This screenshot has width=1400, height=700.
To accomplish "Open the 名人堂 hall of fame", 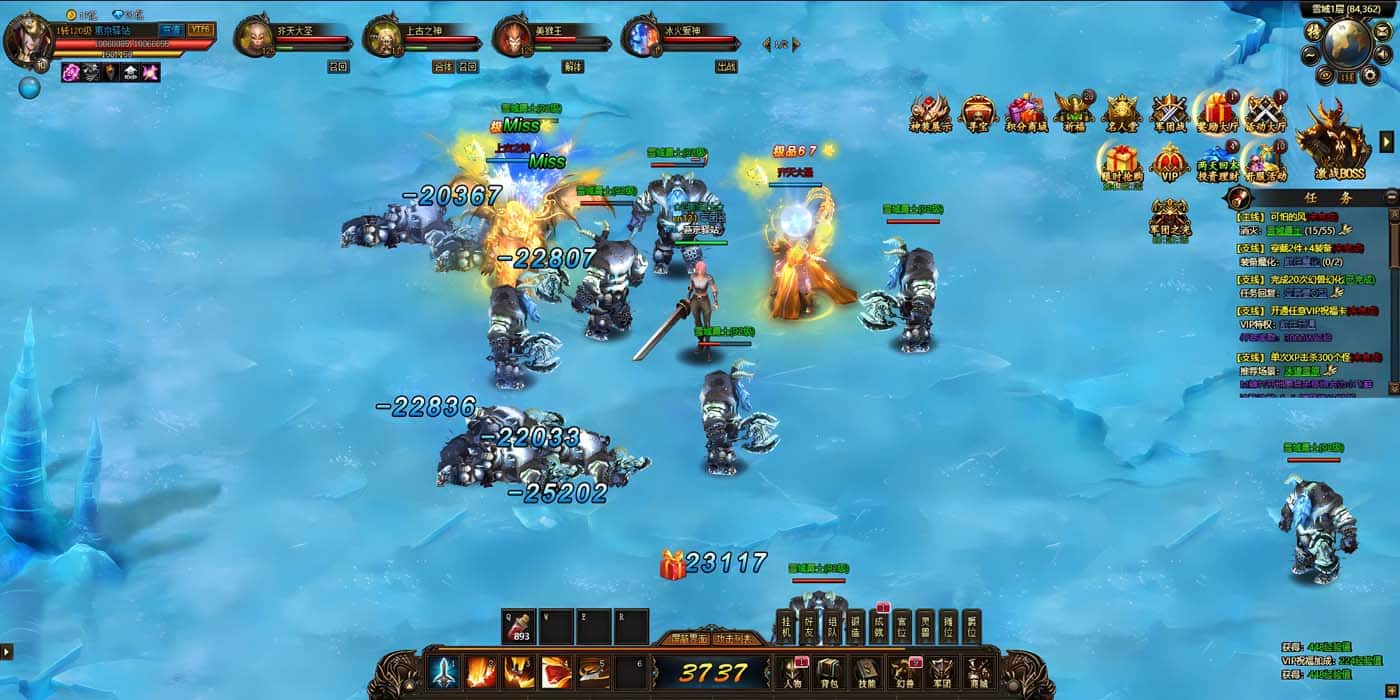I will tap(1121, 113).
